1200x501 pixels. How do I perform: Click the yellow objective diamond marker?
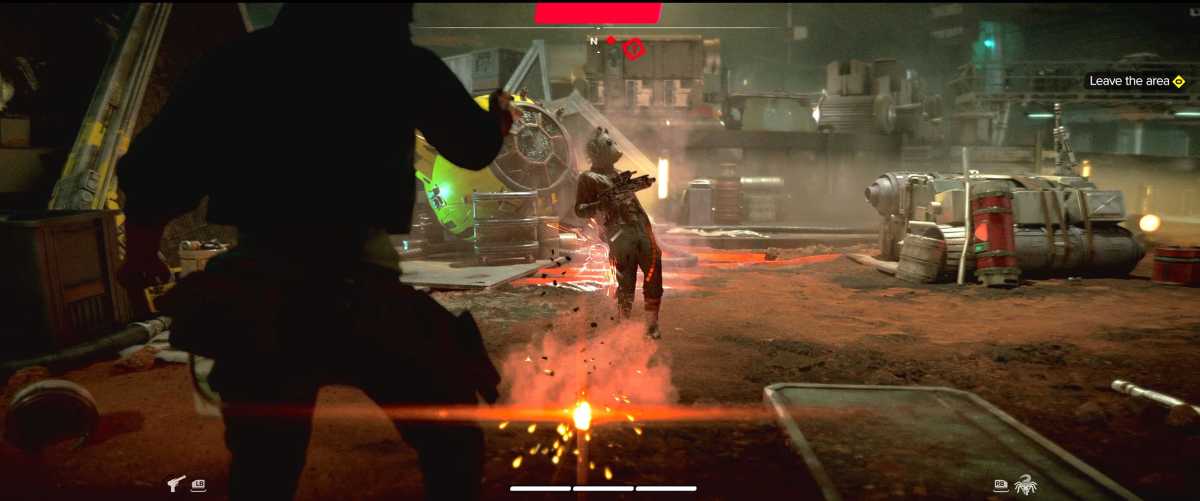[x=1178, y=81]
